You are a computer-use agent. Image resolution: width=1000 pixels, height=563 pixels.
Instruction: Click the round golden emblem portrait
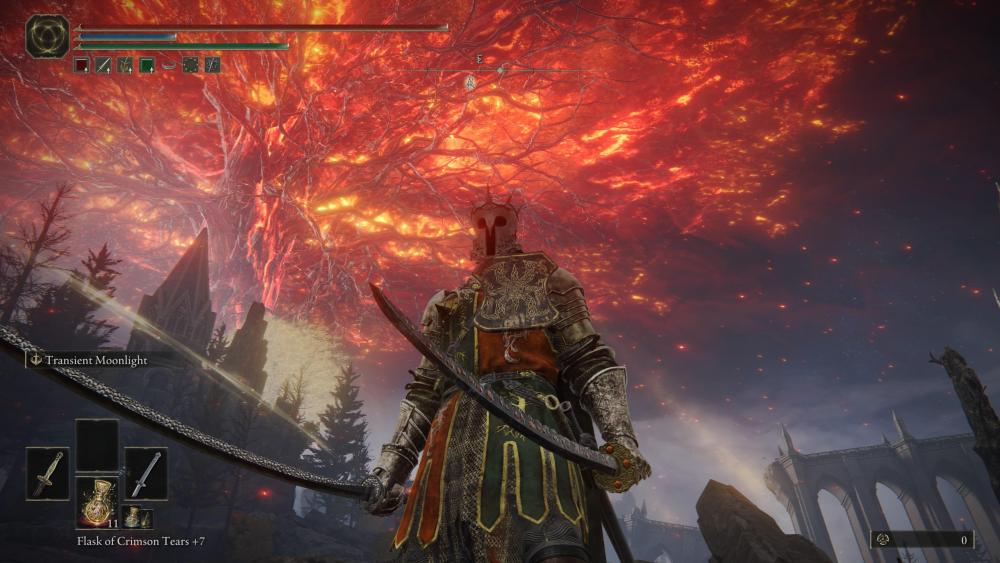[47, 36]
